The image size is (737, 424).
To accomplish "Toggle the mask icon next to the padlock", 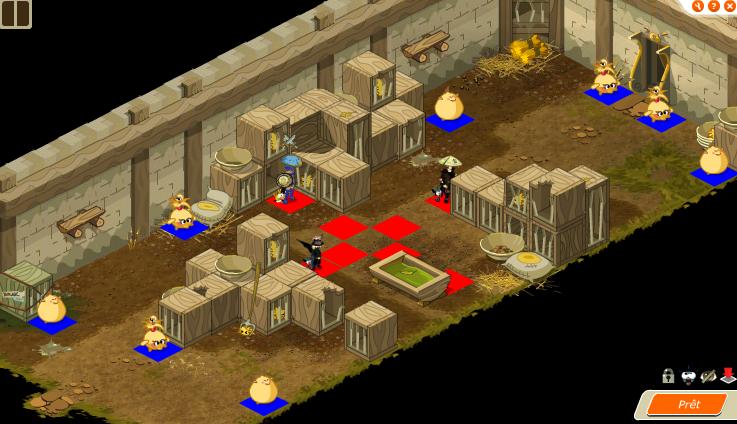I will pyautogui.click(x=688, y=376).
